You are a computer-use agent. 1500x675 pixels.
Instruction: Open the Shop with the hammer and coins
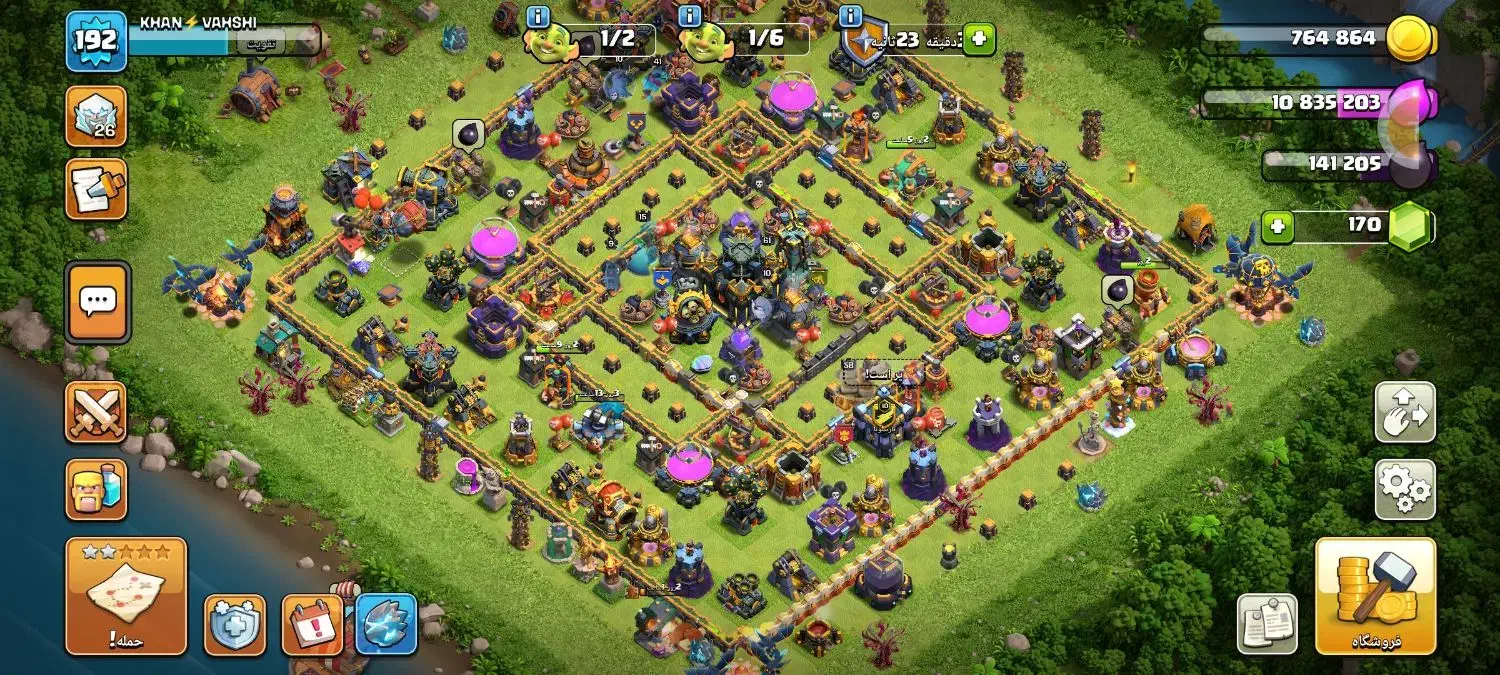1375,596
